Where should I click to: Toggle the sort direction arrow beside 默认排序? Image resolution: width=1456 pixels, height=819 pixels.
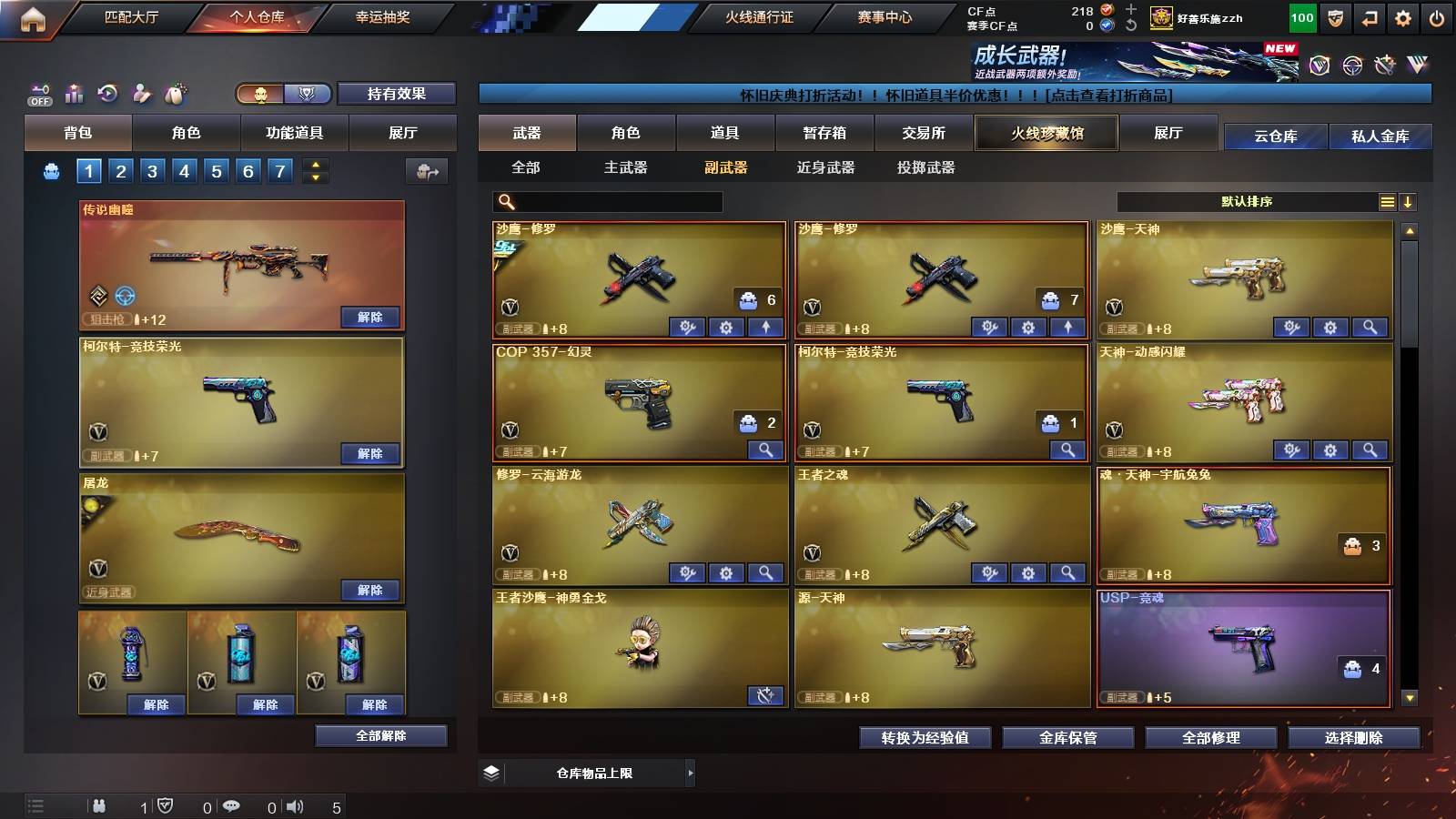[1409, 202]
